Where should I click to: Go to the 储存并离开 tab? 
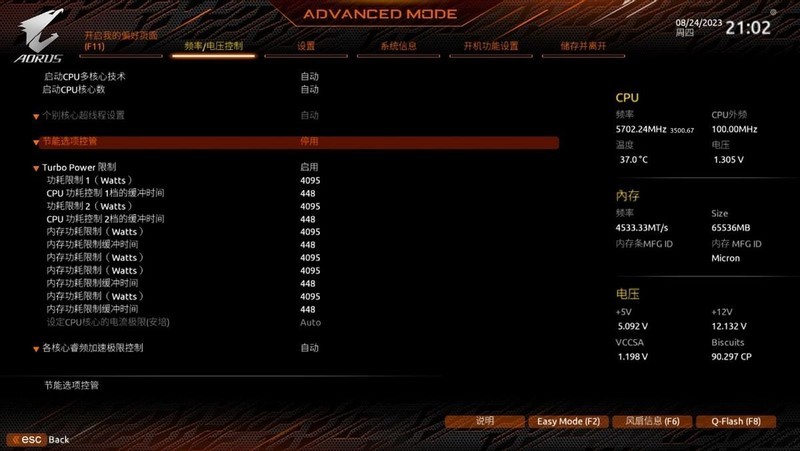[583, 46]
